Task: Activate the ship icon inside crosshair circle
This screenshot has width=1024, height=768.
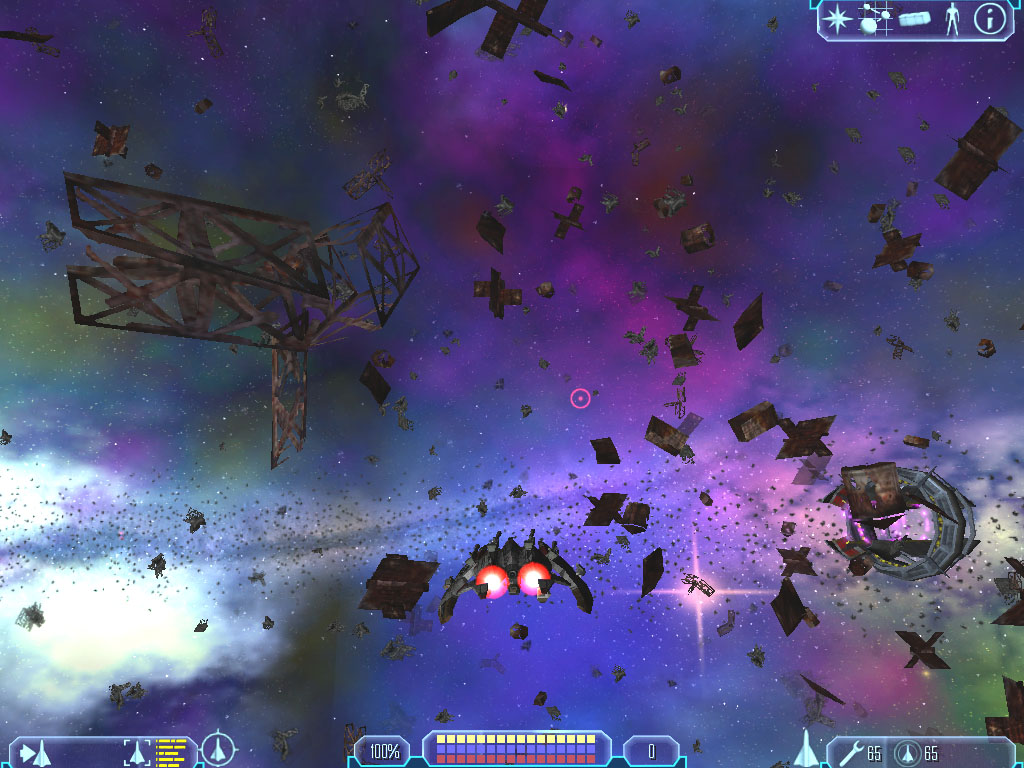Action: click(x=218, y=749)
